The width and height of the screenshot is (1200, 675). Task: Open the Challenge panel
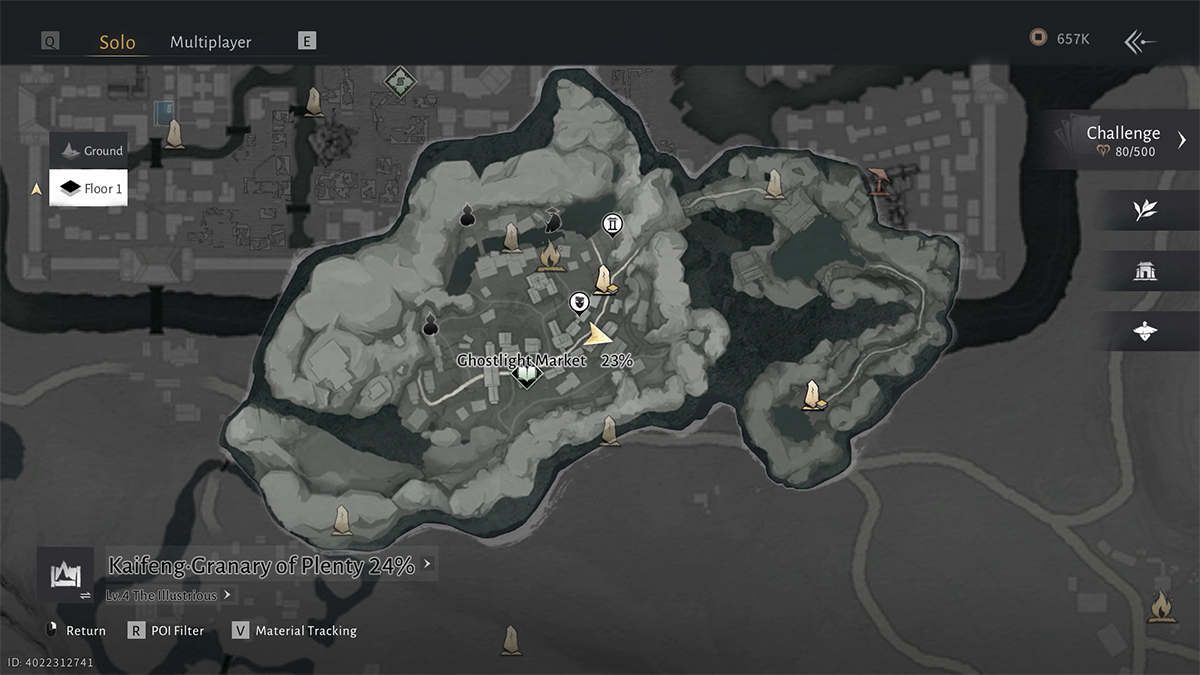pos(1130,140)
